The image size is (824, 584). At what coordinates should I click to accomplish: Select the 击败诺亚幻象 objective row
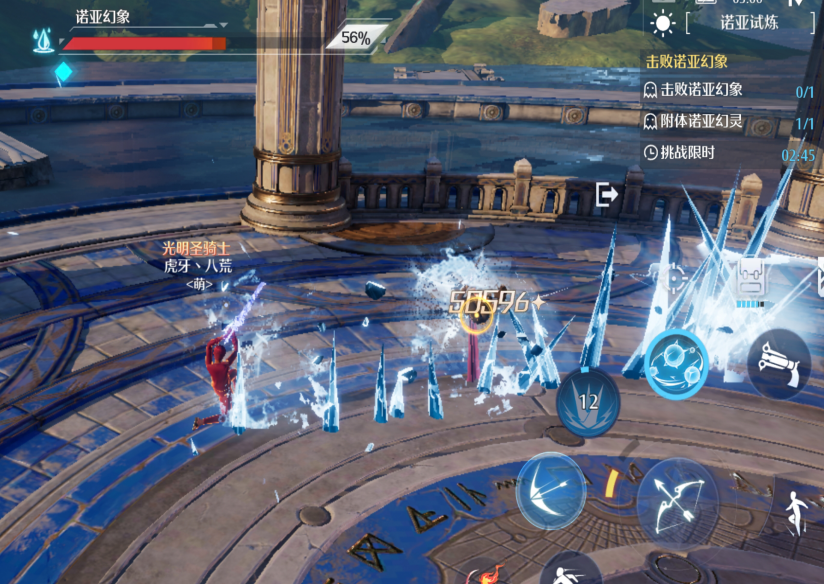(728, 91)
